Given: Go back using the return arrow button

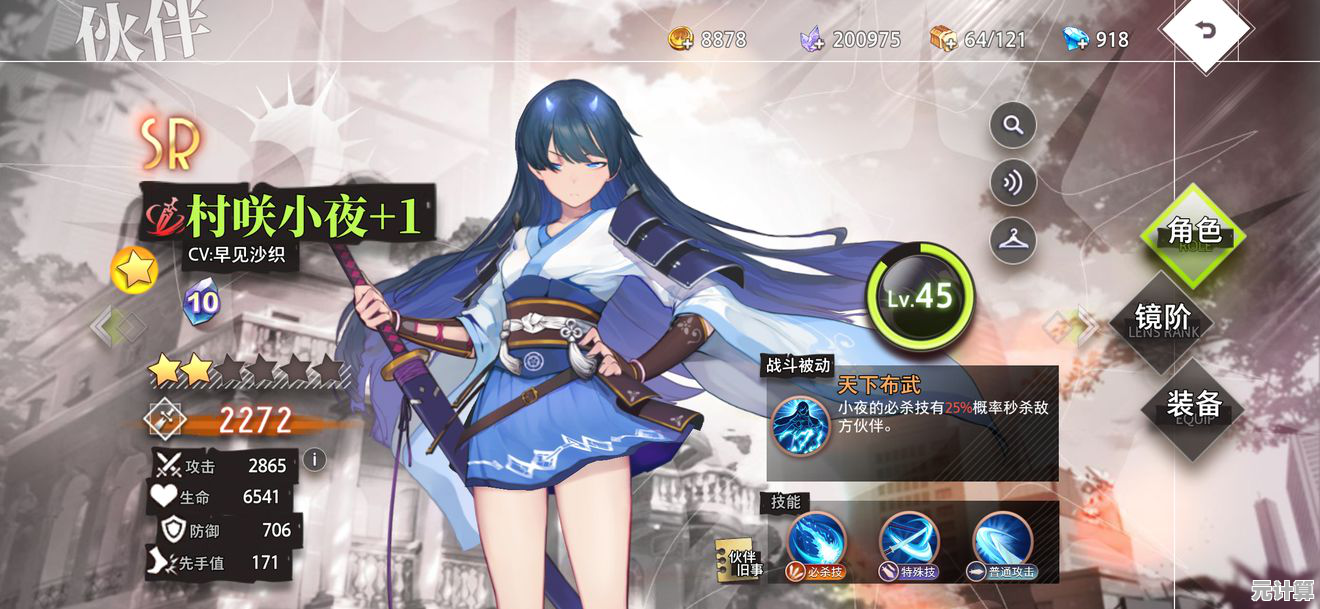Looking at the screenshot, I should (1206, 31).
